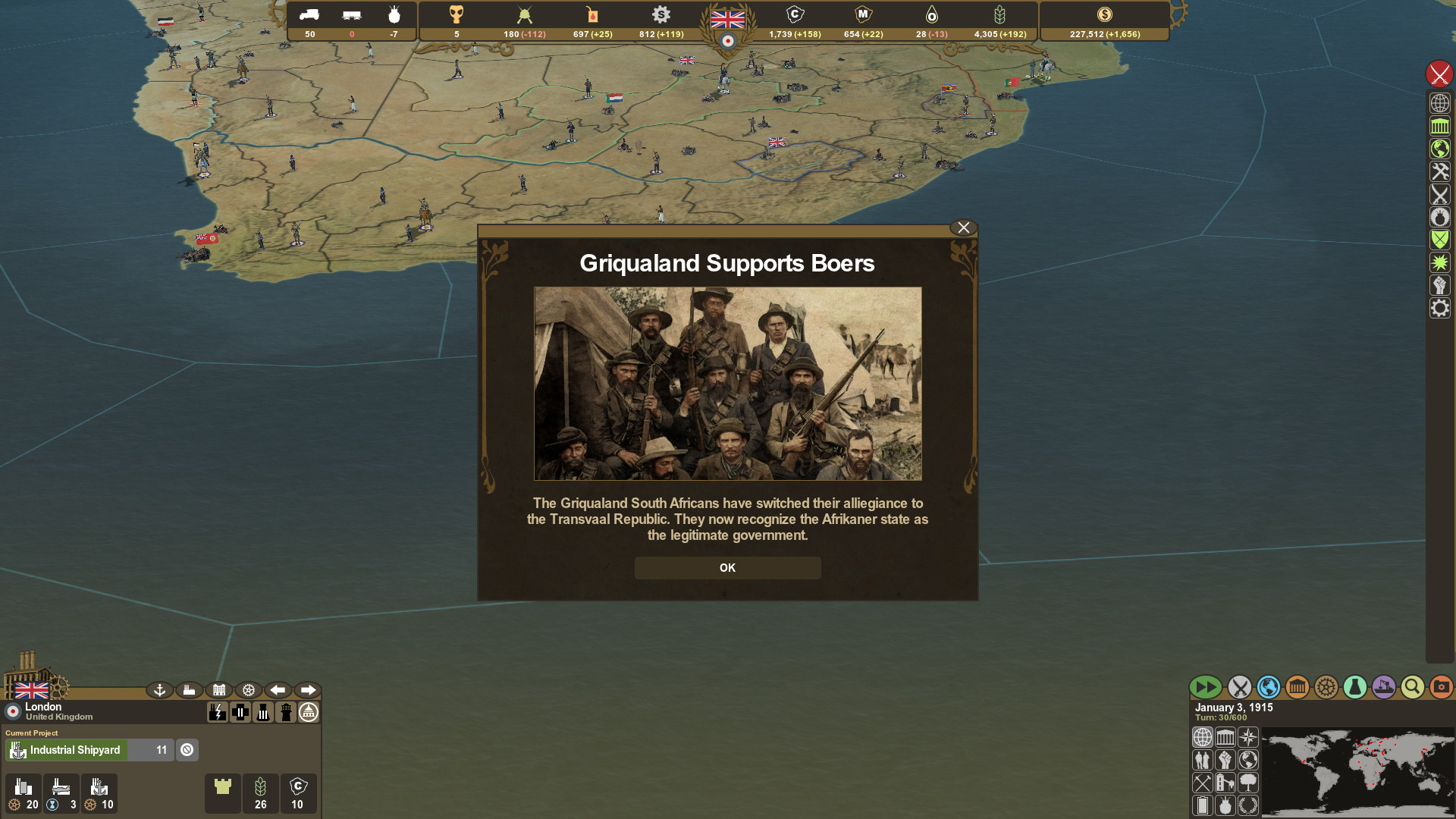The width and height of the screenshot is (1456, 819).
Task: Click the end turn fast-forward button
Action: 1207,687
